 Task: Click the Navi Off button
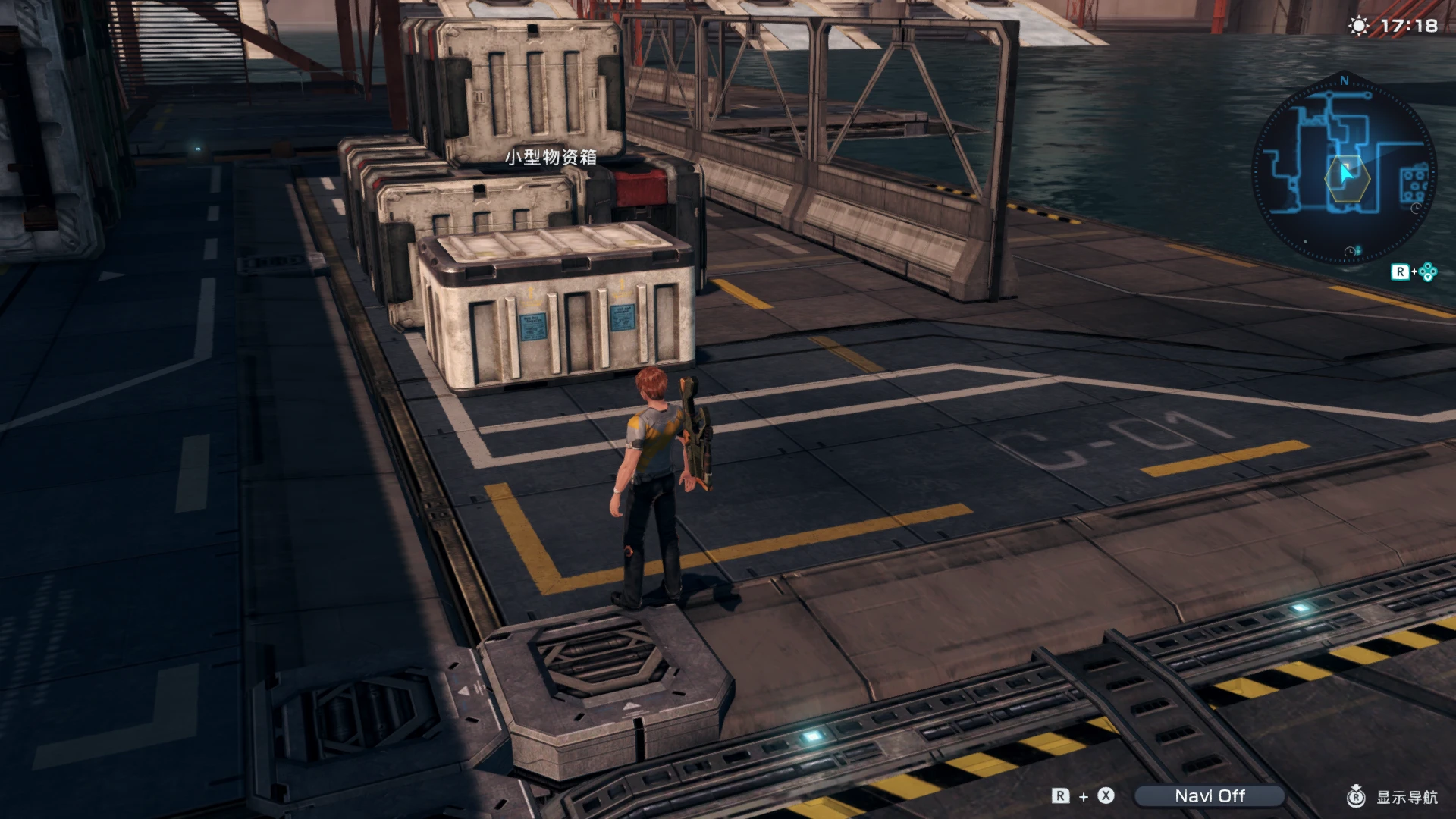[1210, 796]
